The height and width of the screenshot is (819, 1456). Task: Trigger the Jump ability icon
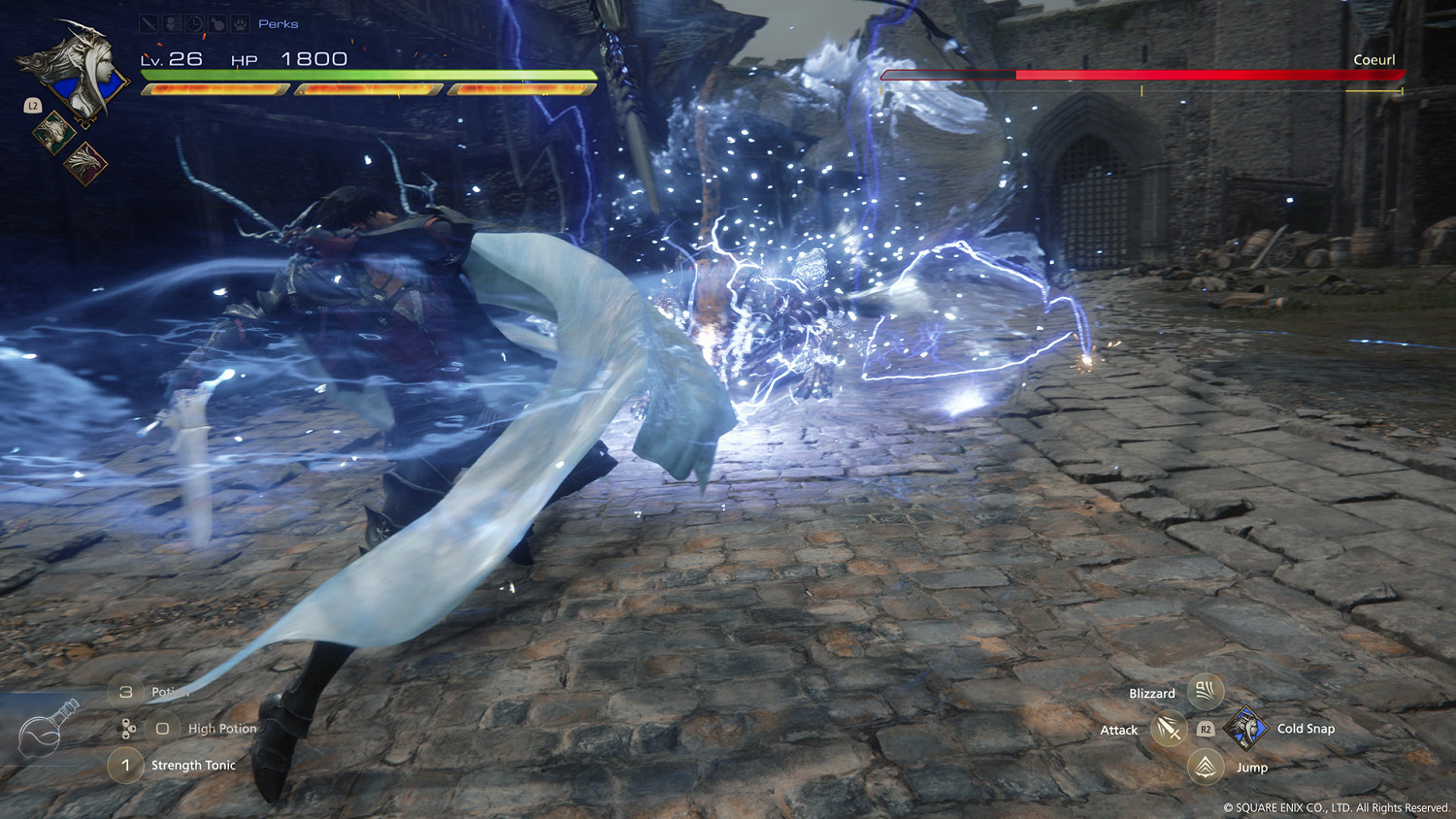1204,767
